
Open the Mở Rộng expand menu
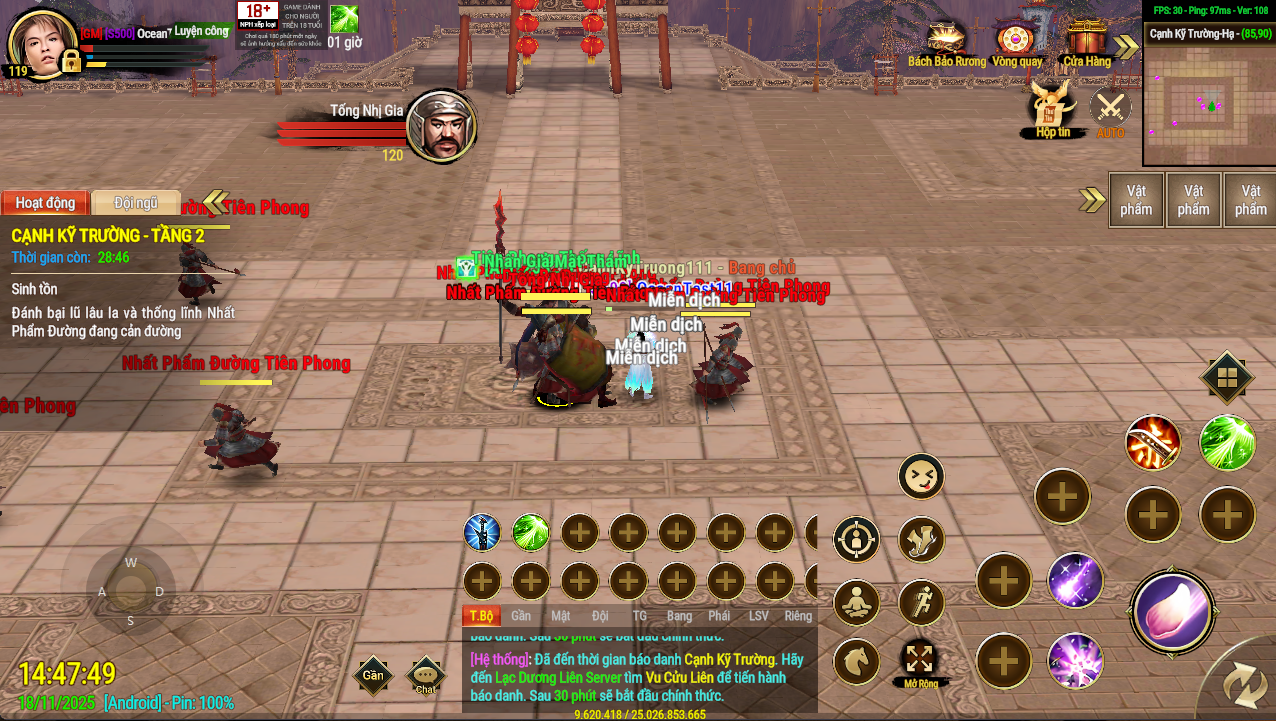(x=920, y=662)
